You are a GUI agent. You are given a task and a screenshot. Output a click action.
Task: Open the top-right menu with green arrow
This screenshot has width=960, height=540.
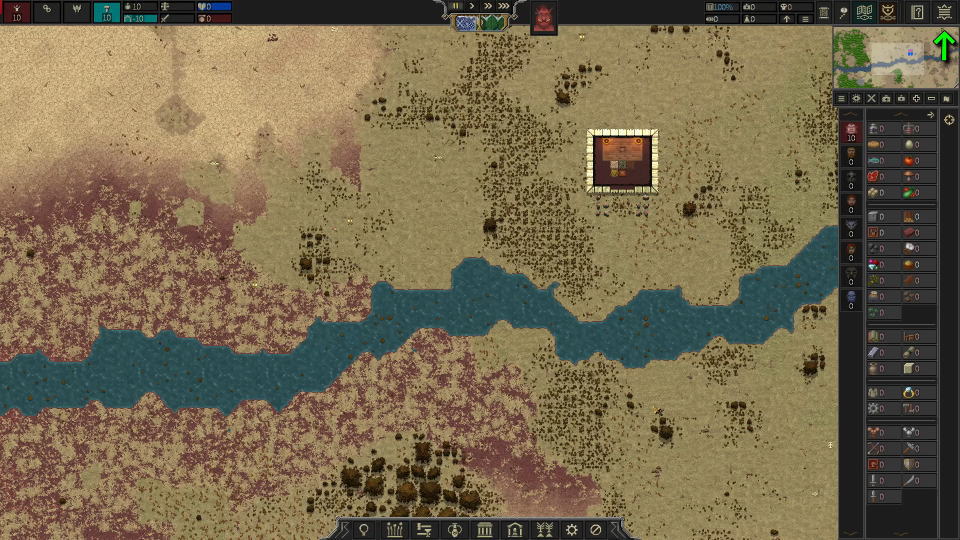coord(944,12)
